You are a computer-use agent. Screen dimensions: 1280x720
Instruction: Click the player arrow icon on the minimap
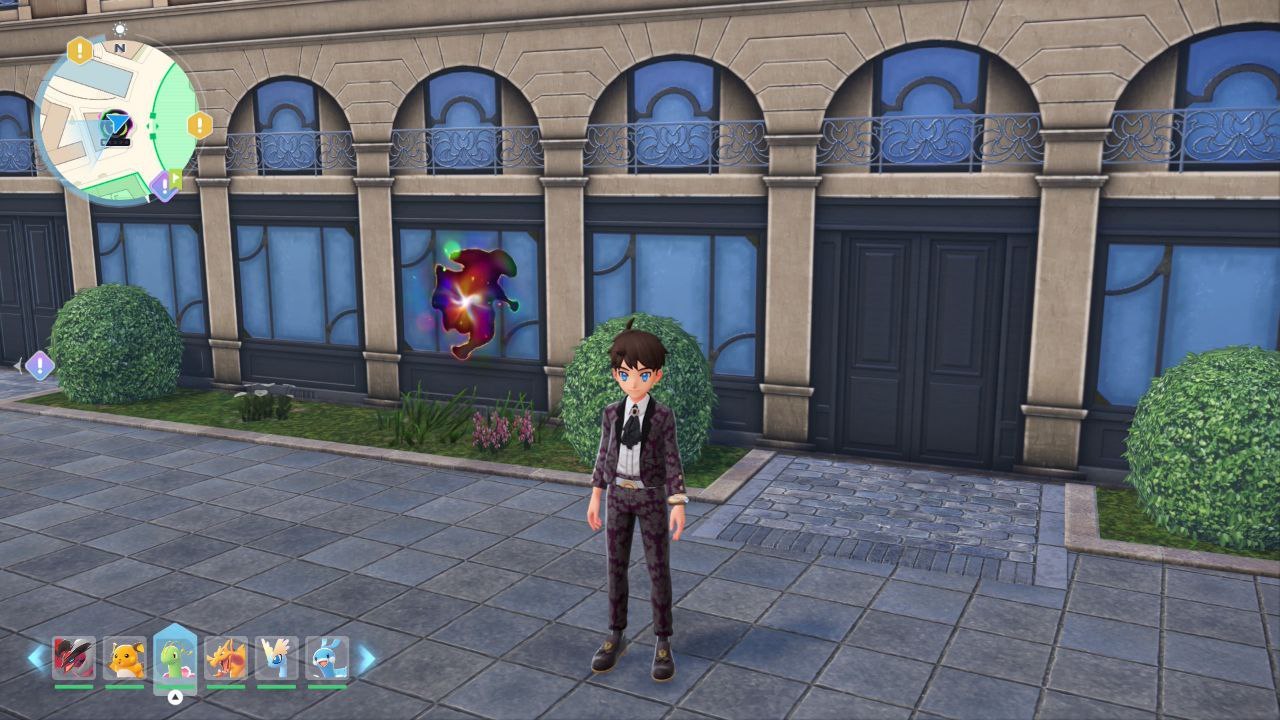point(116,126)
